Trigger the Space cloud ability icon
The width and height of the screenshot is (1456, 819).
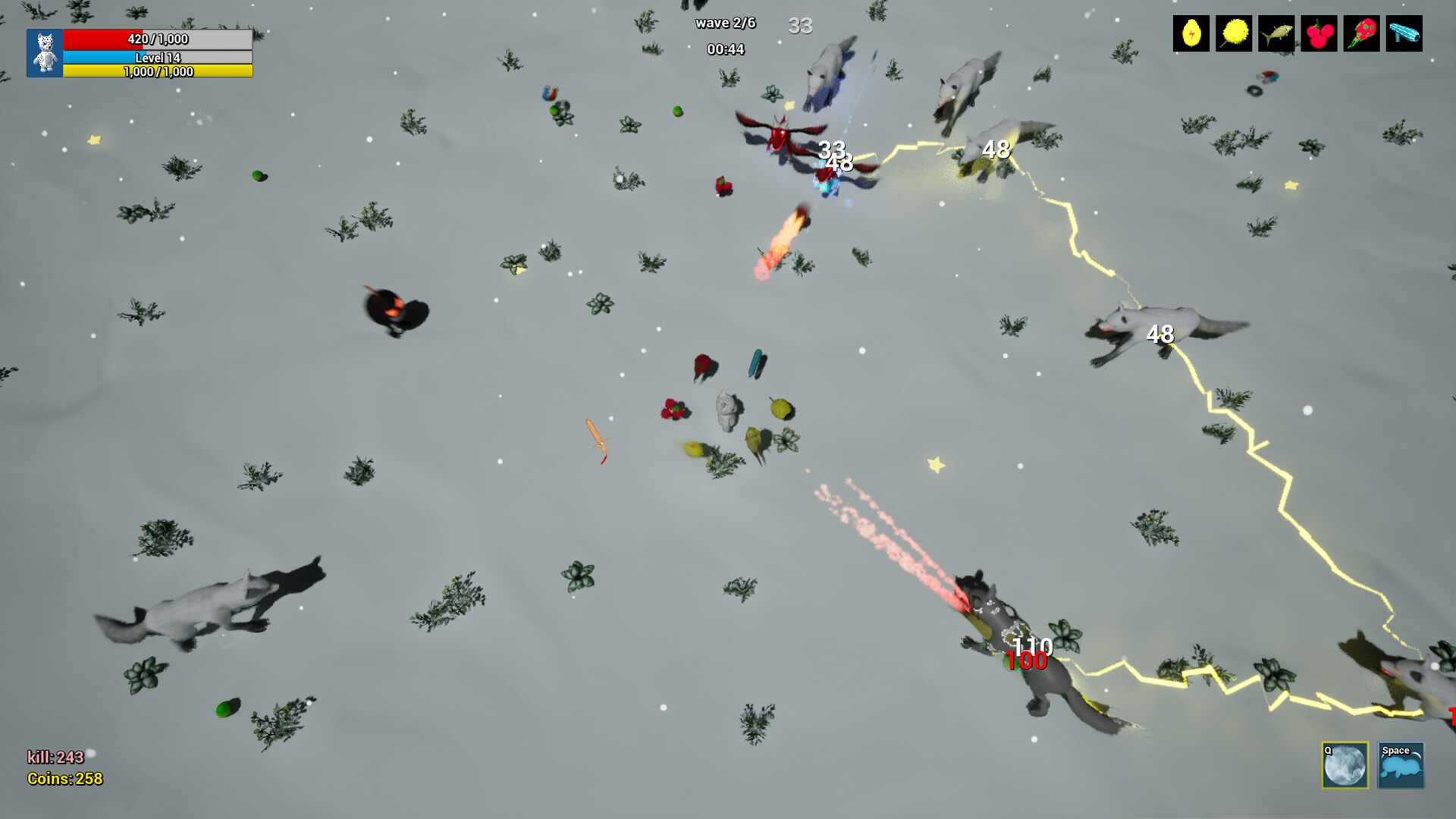(1400, 766)
